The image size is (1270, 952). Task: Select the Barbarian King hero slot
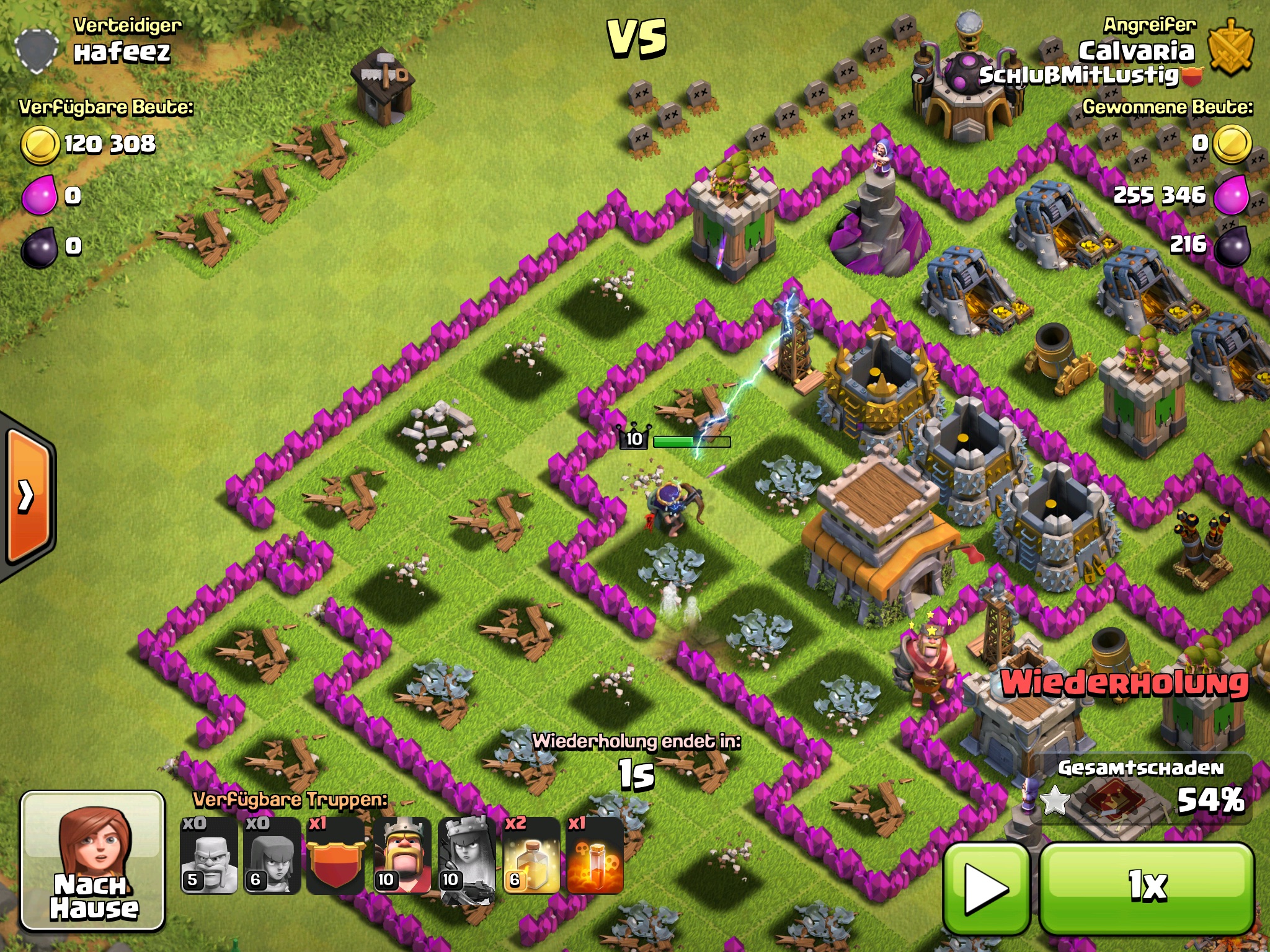(402, 856)
